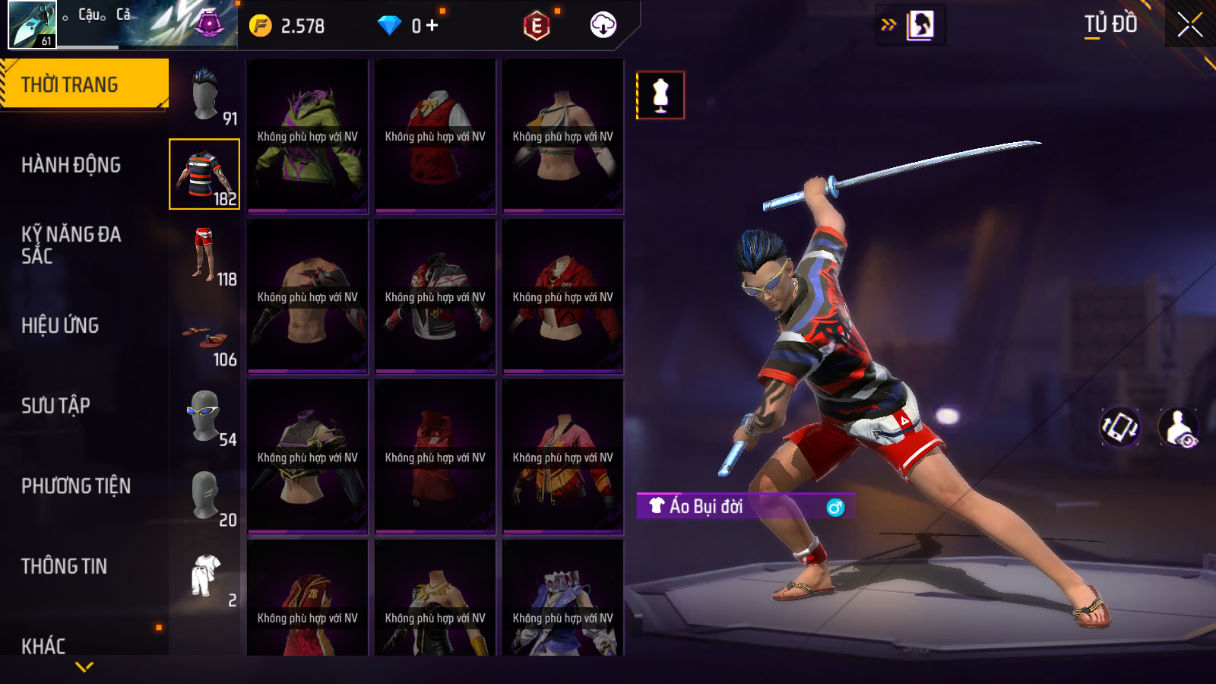This screenshot has width=1216, height=684.
Task: Choose the Thông Tin tab
Action: click(64, 566)
